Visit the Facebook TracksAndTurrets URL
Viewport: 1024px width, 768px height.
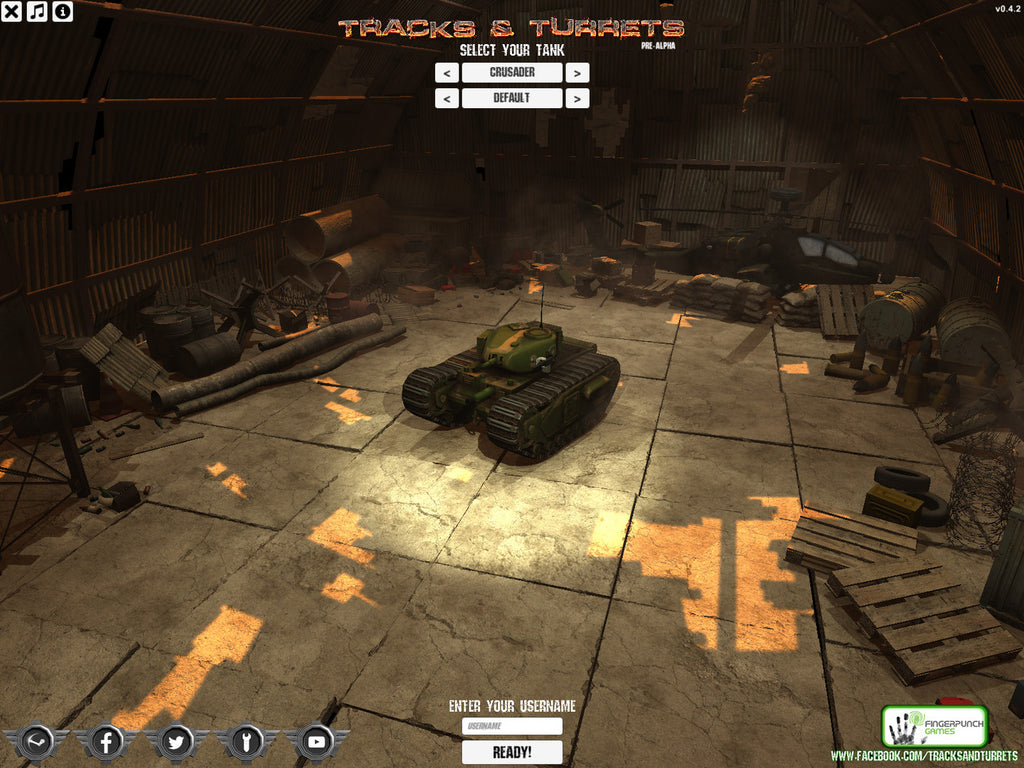pos(924,756)
